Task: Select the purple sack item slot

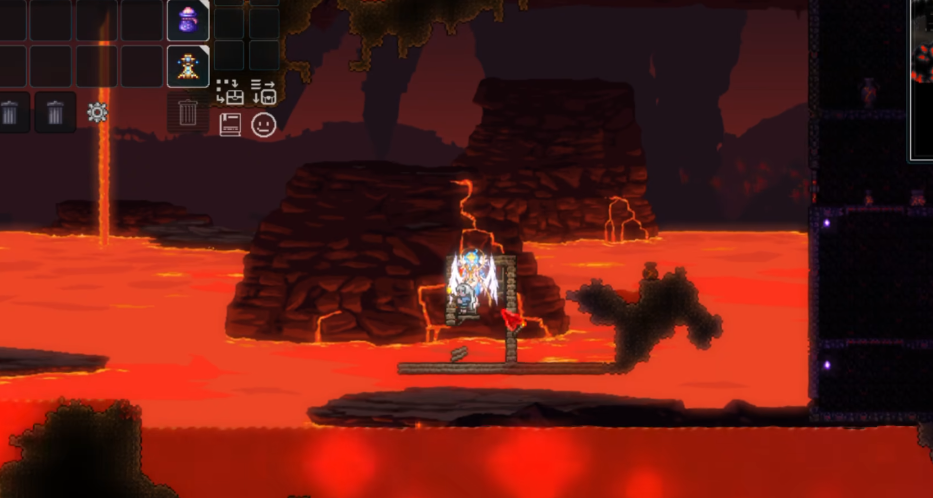Action: click(188, 21)
